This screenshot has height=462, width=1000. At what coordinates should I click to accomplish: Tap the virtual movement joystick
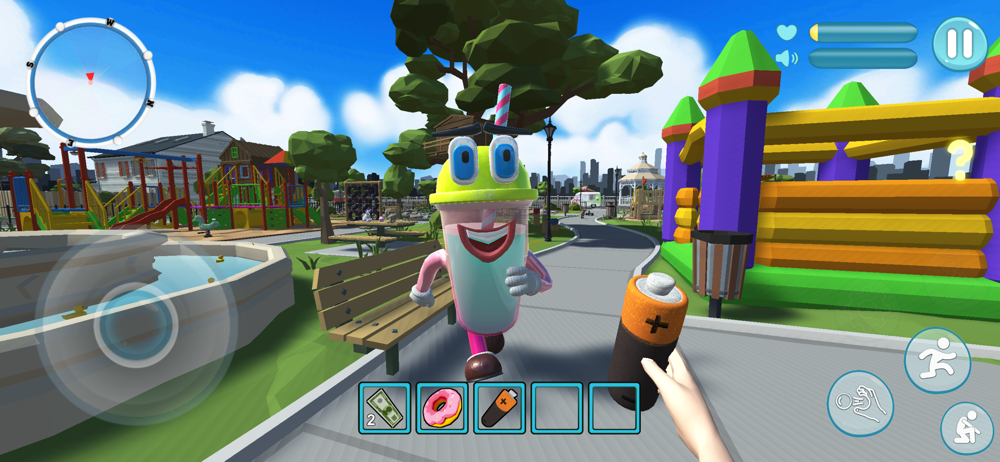click(x=137, y=325)
